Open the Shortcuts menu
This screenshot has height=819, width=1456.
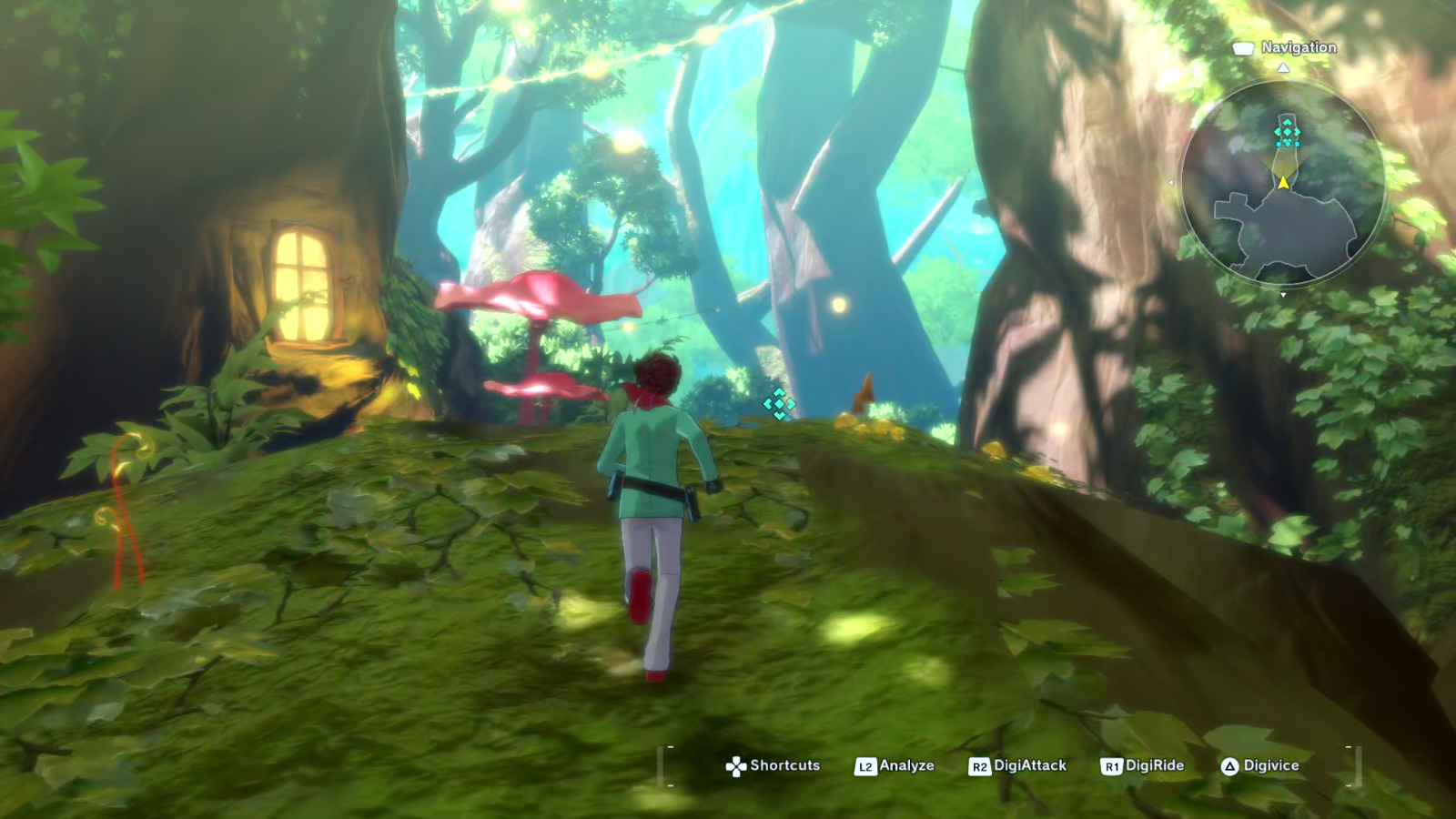coord(773,766)
